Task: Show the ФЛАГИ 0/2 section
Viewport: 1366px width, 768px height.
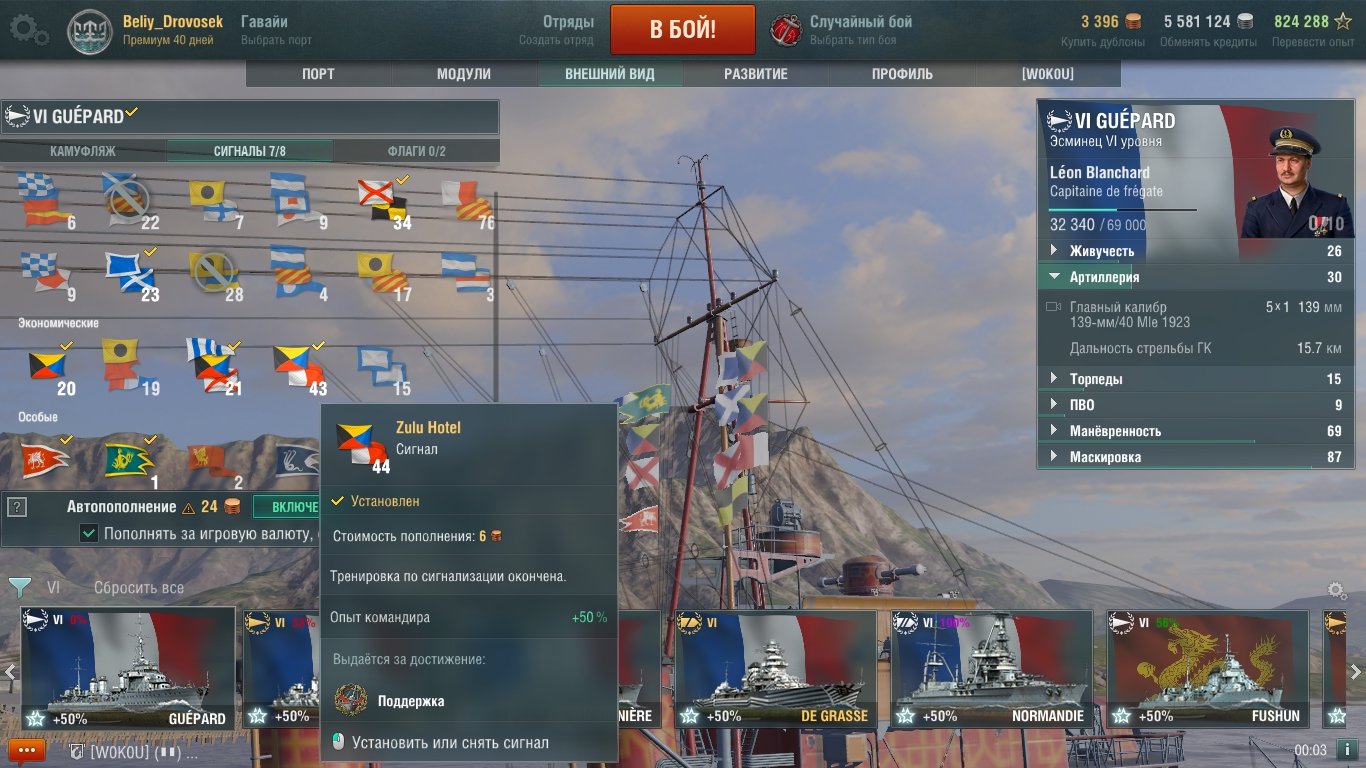Action: (x=416, y=151)
